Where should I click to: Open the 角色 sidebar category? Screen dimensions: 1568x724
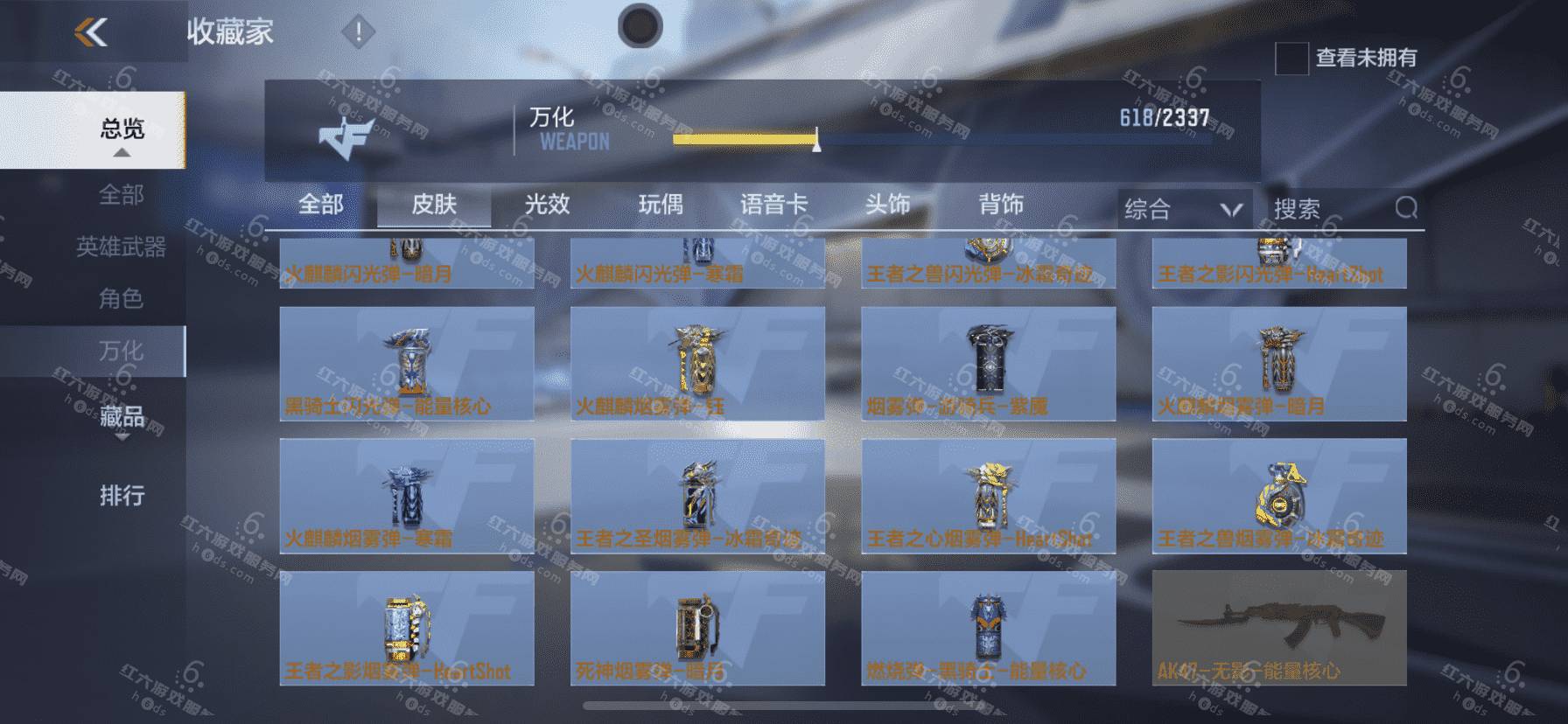(x=122, y=299)
